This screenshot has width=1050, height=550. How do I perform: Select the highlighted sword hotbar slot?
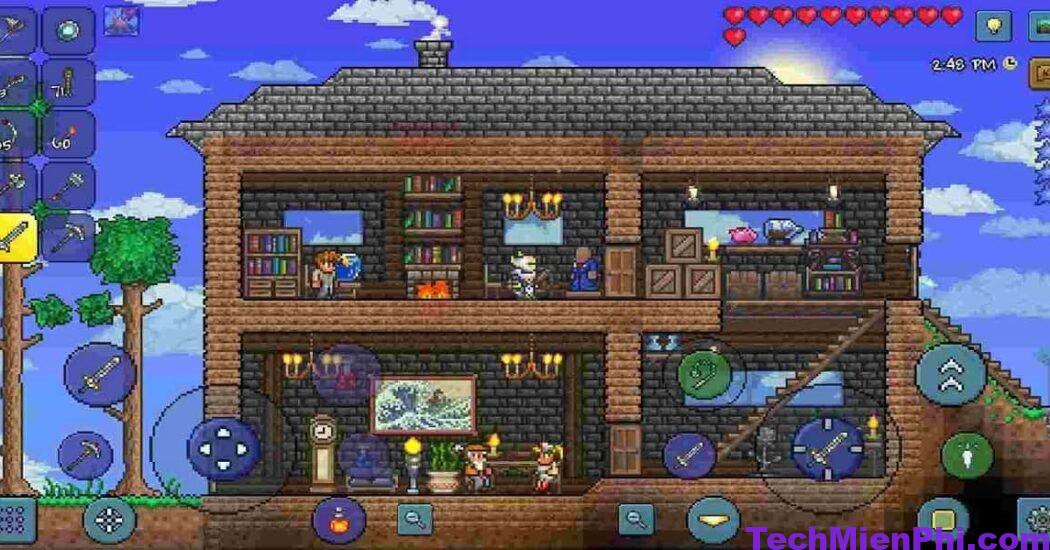point(17,236)
